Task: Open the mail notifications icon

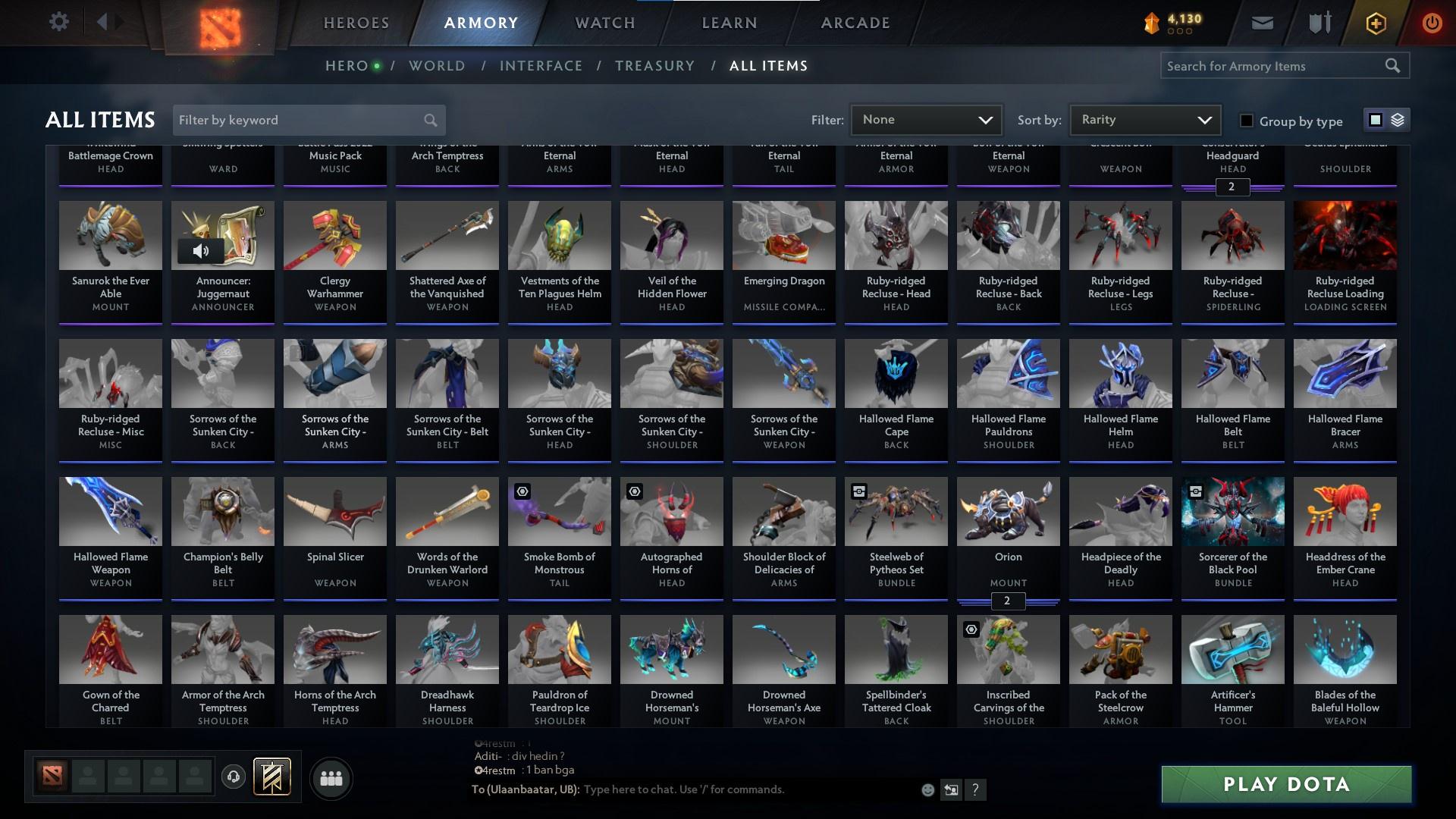Action: (x=1261, y=22)
